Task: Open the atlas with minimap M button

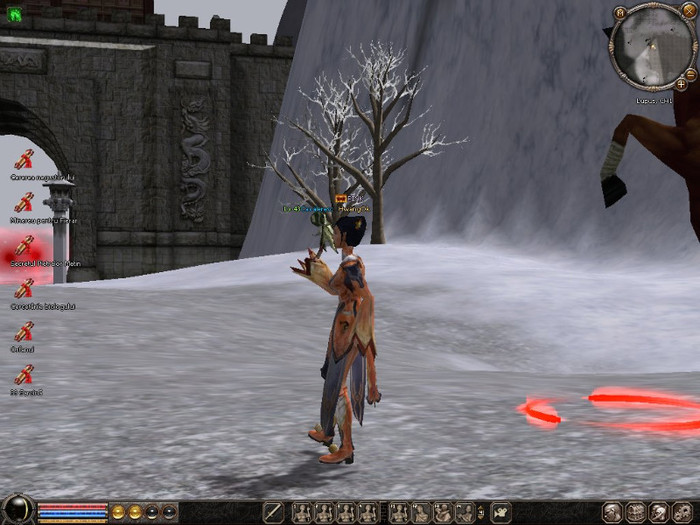Action: pyautogui.click(x=620, y=13)
